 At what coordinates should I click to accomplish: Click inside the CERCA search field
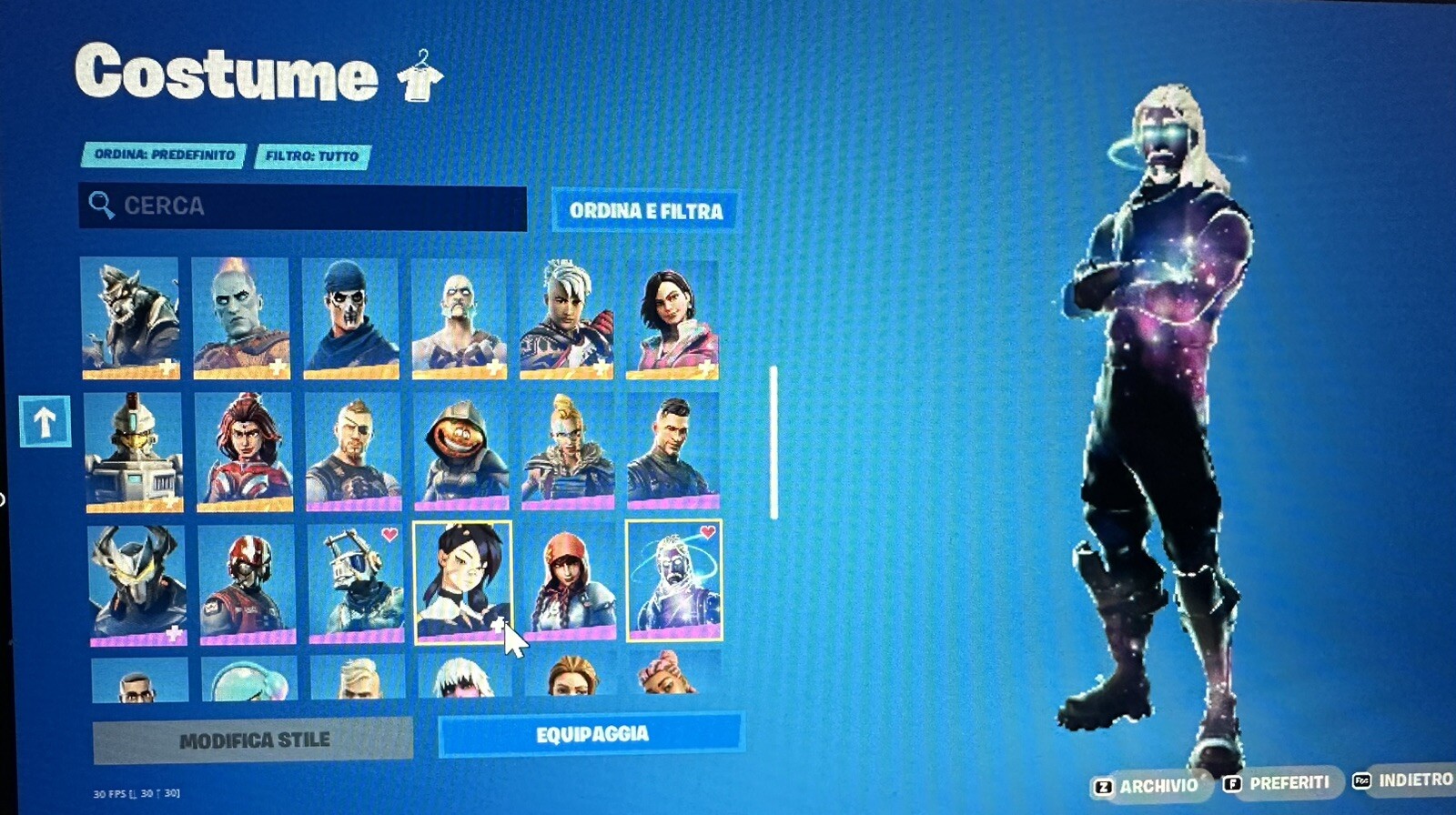coord(300,206)
